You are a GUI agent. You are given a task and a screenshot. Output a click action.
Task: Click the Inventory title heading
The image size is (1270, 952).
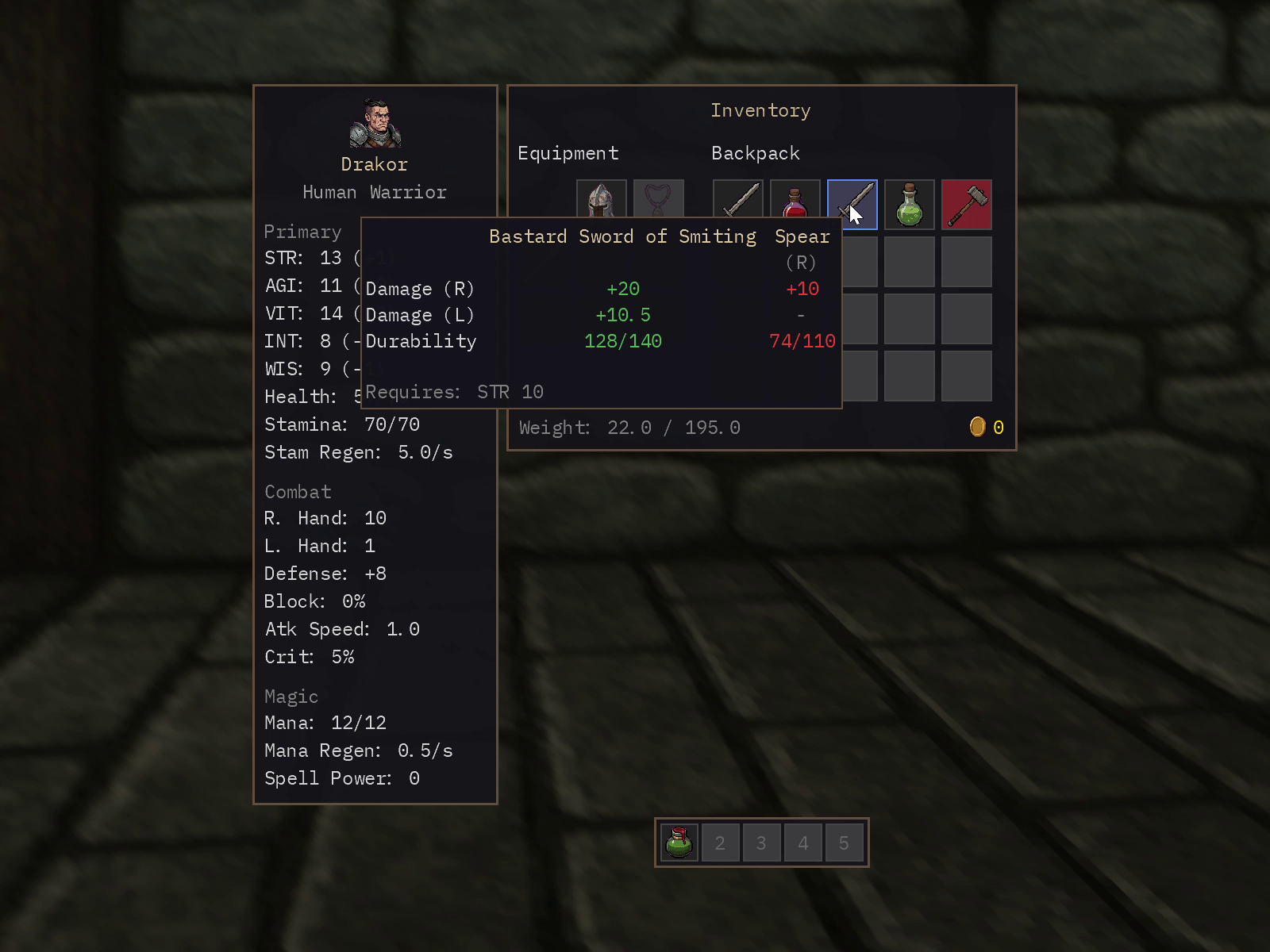760,110
